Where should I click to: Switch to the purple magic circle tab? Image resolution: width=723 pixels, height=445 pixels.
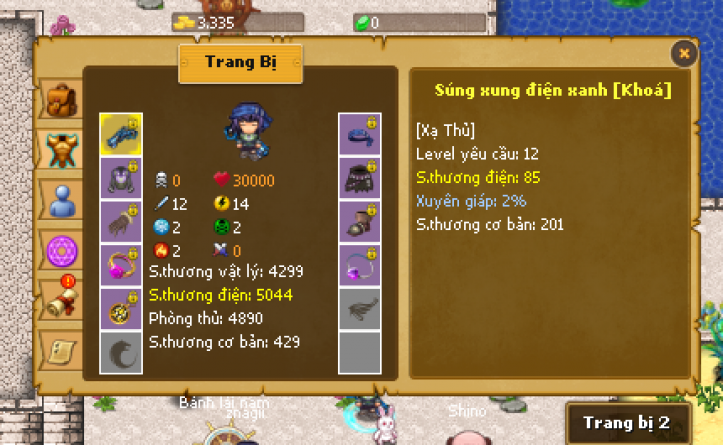coord(62,247)
